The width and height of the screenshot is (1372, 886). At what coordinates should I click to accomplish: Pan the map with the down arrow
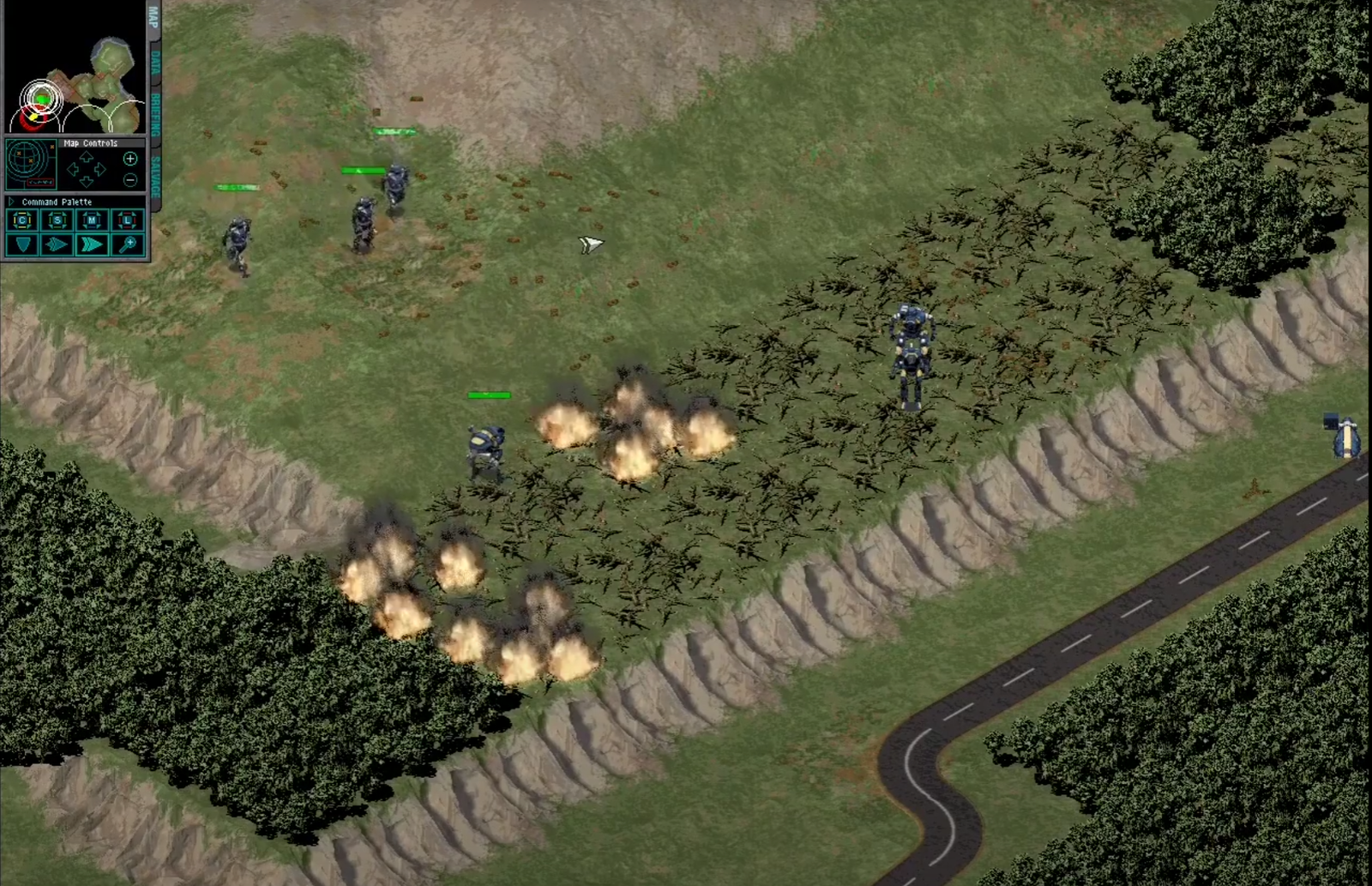tap(87, 182)
